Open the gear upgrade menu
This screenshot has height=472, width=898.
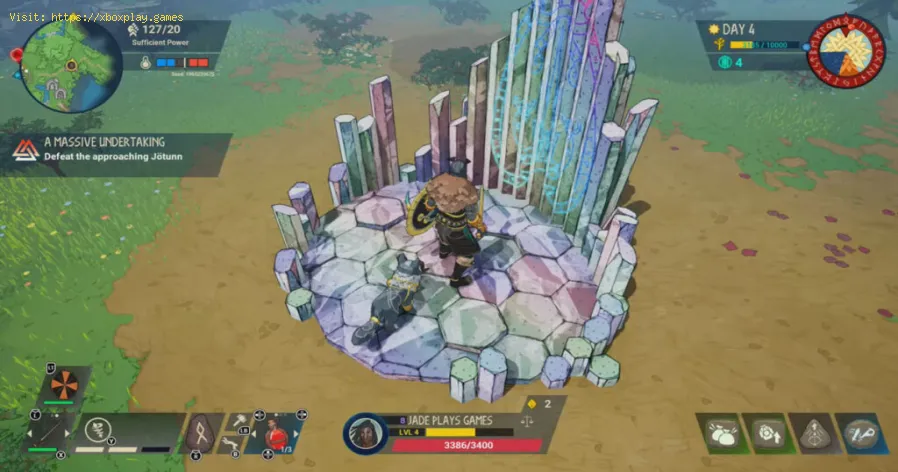(769, 434)
